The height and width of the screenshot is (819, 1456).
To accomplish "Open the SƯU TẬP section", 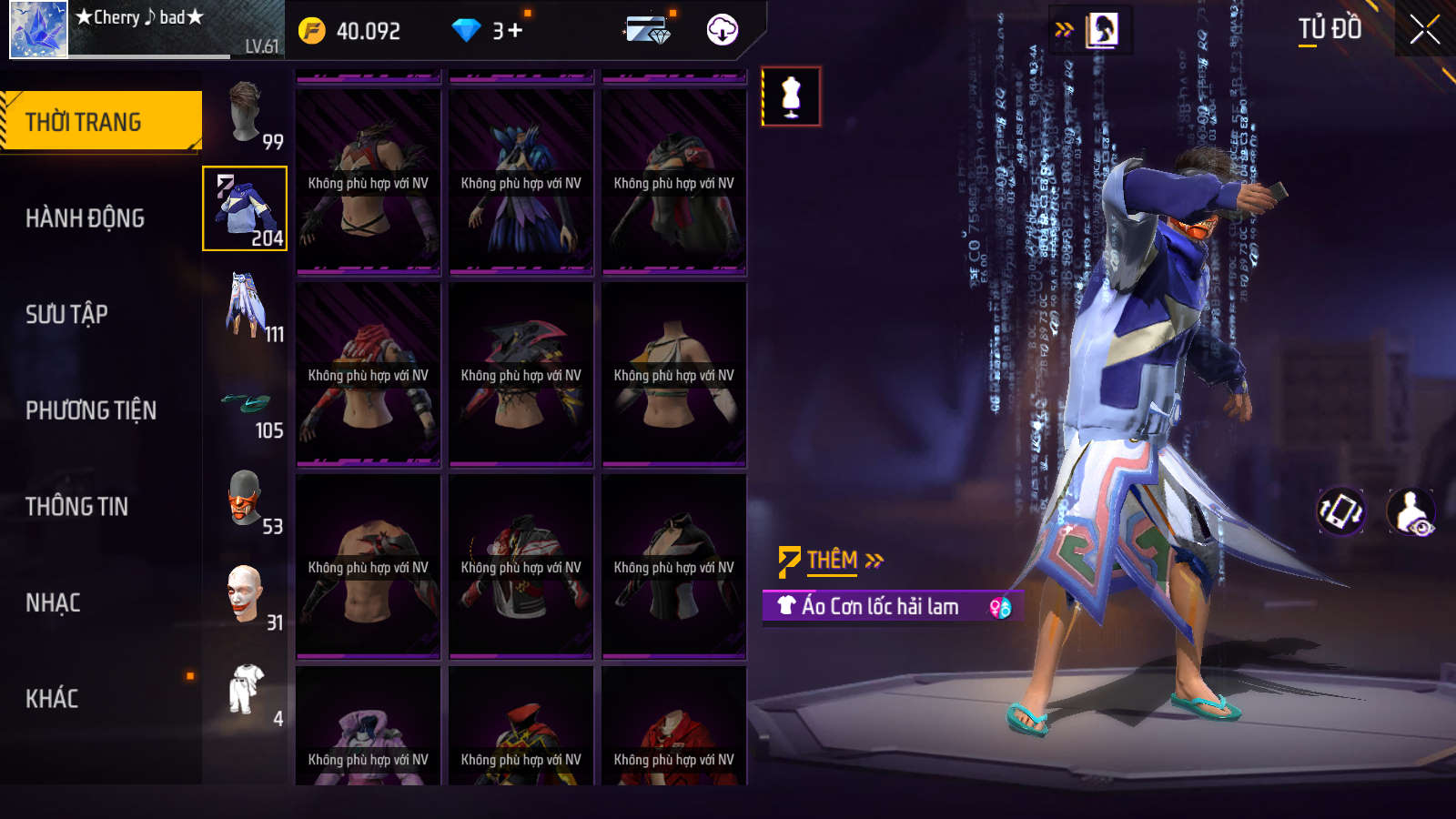I will pos(66,315).
